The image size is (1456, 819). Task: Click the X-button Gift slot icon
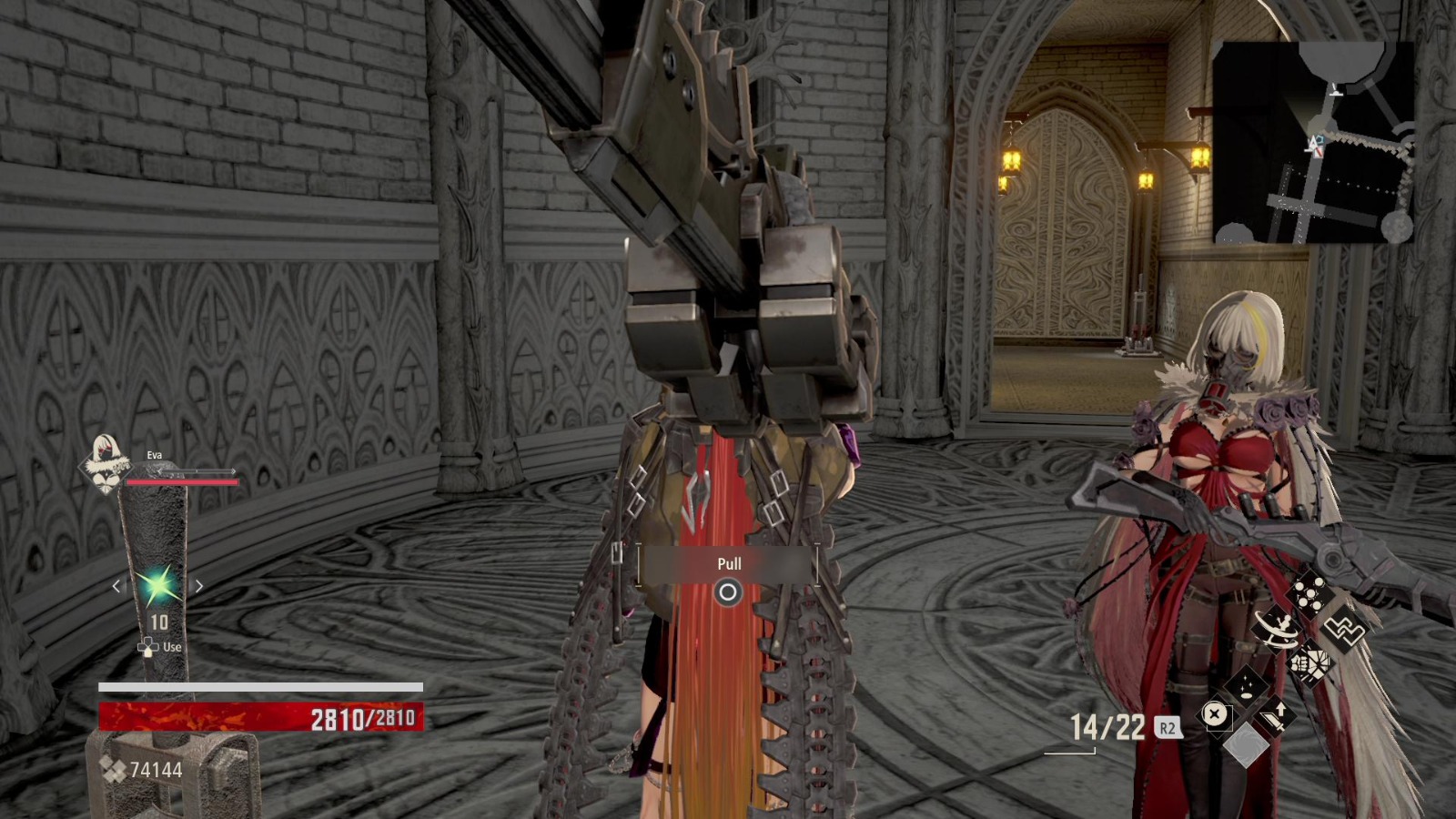pos(1215,713)
